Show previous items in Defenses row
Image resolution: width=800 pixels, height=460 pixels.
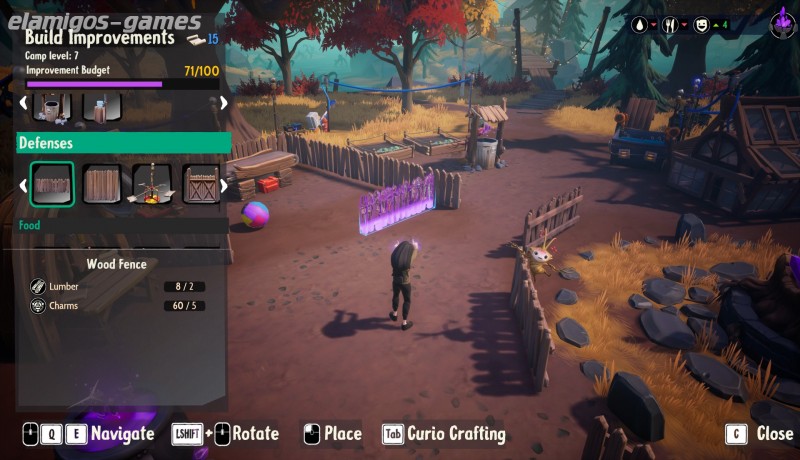pyautogui.click(x=24, y=185)
